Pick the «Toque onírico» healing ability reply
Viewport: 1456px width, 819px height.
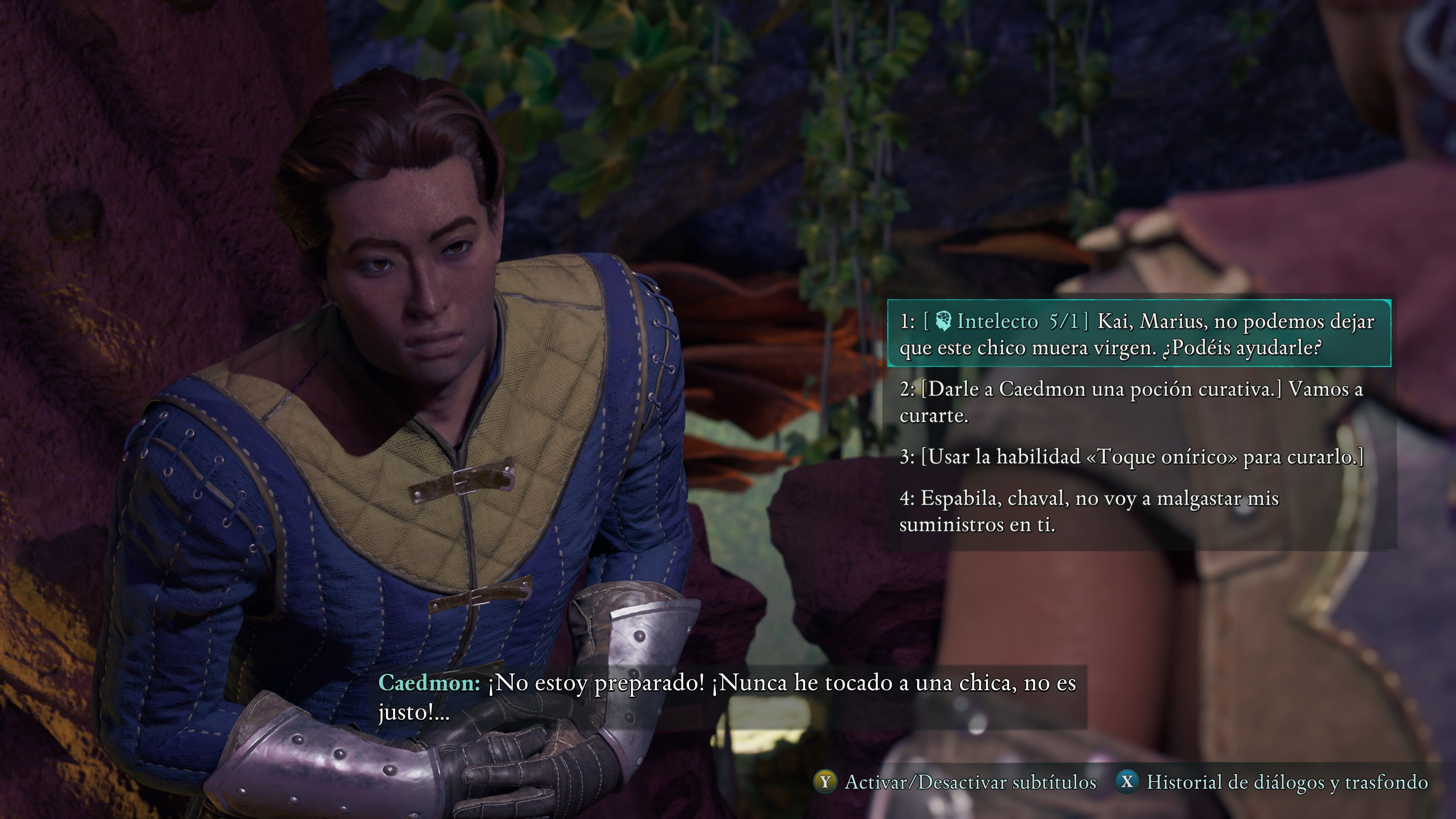coord(1130,457)
